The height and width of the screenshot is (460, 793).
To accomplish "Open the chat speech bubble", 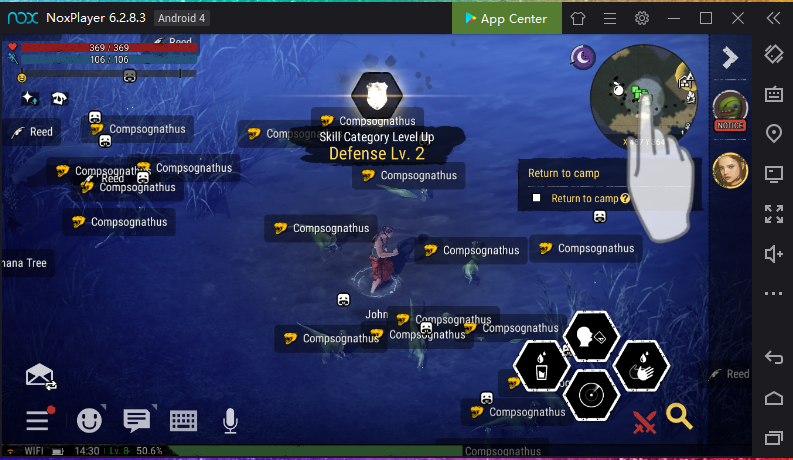I will point(137,421).
